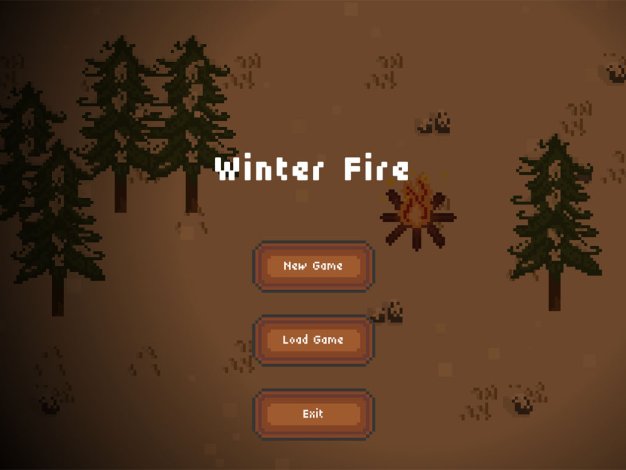
Task: Click the Exit button
Action: pyautogui.click(x=313, y=414)
